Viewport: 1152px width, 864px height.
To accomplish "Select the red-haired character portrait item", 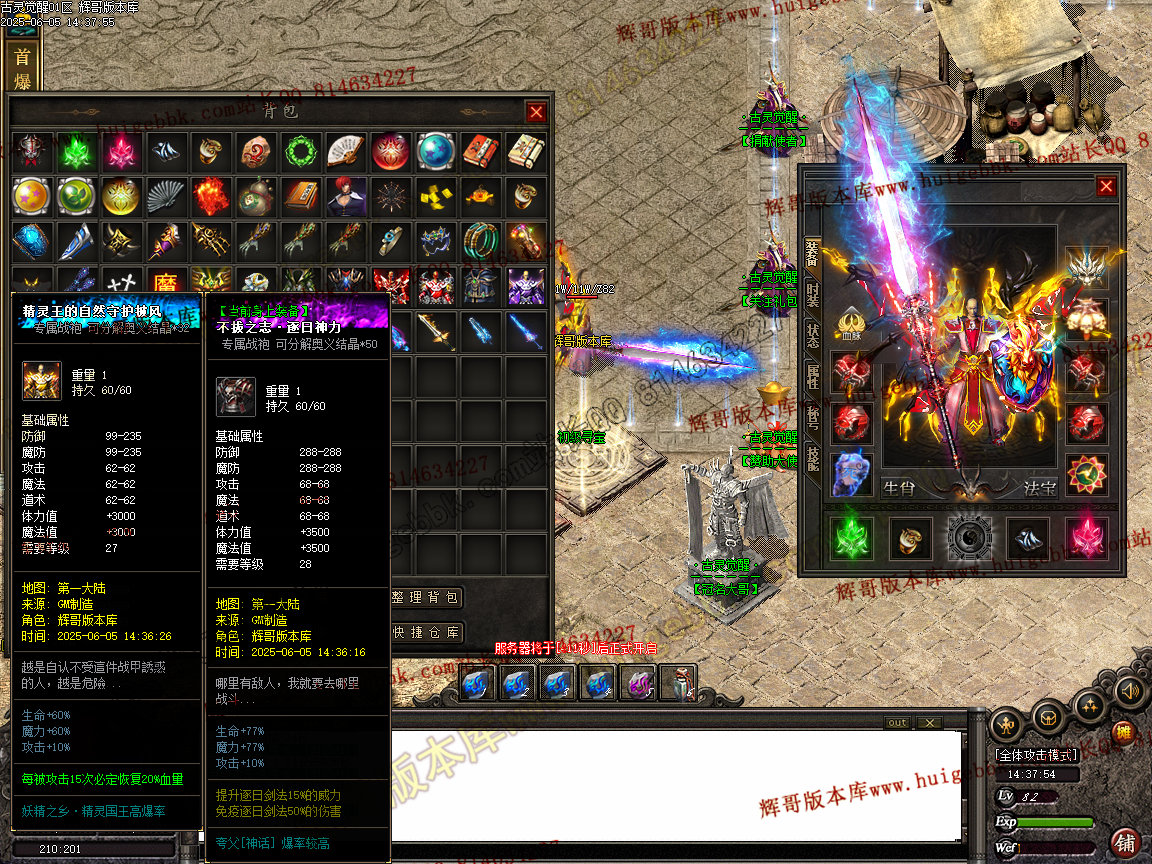I will [344, 197].
